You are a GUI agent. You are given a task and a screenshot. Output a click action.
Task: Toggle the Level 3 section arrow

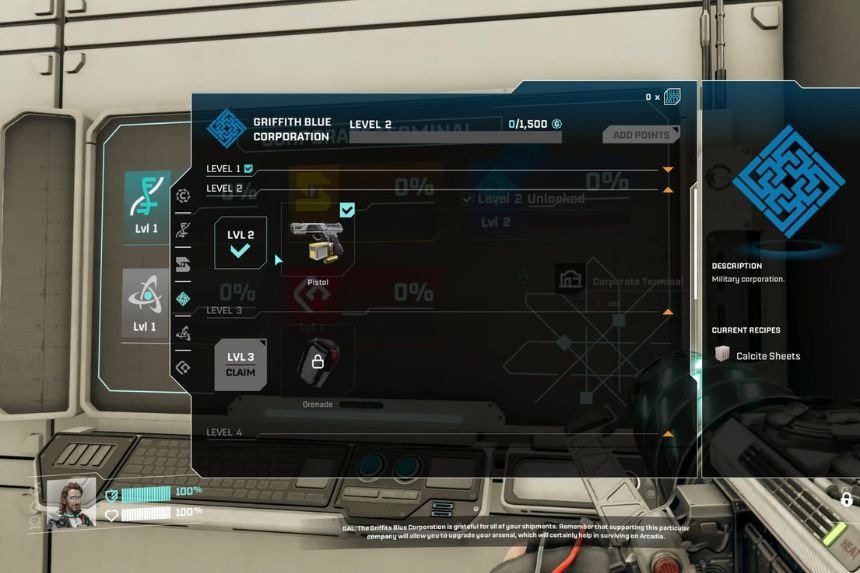click(x=668, y=312)
